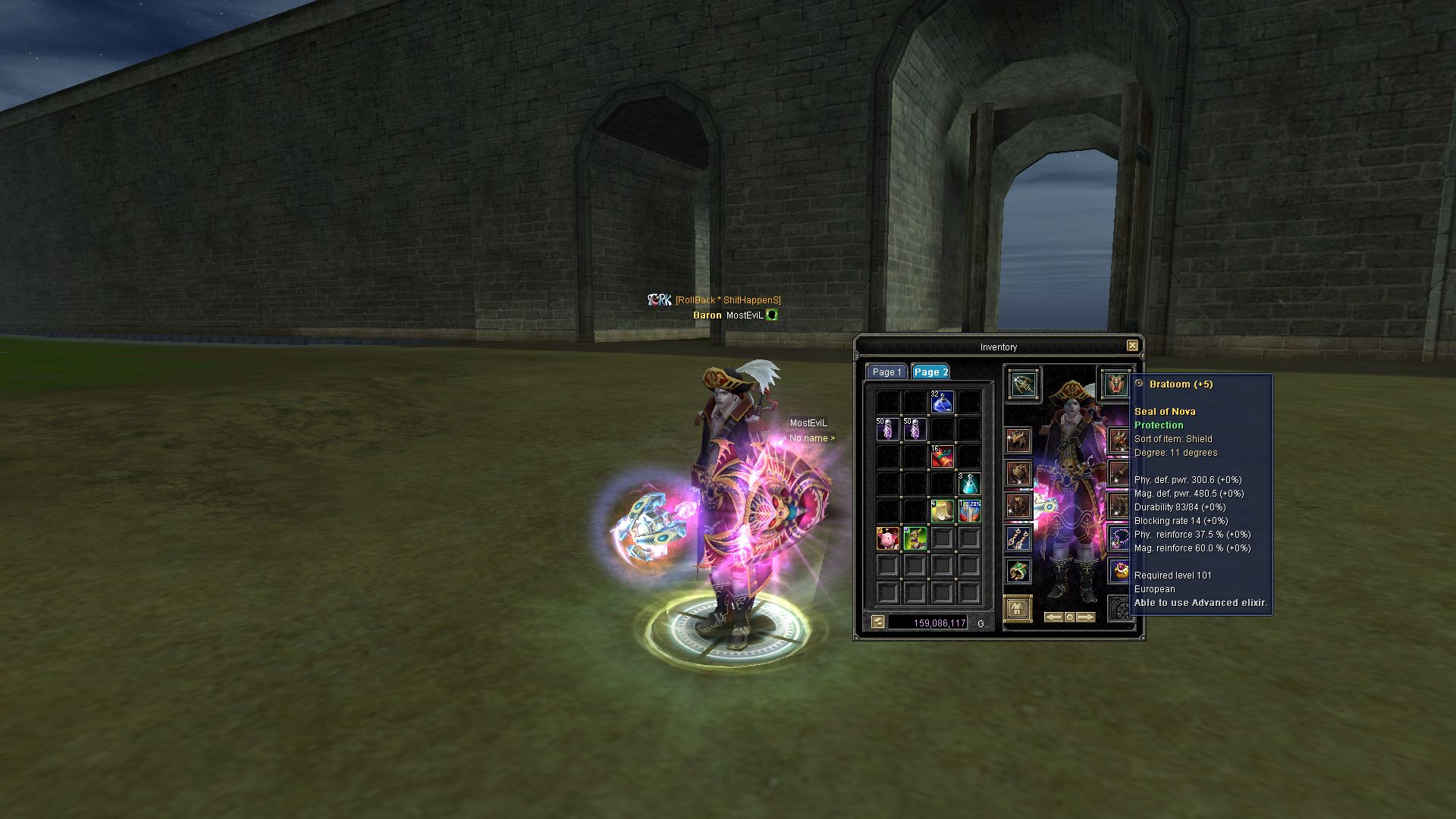
Task: Rotate character preview right
Action: click(x=1086, y=617)
